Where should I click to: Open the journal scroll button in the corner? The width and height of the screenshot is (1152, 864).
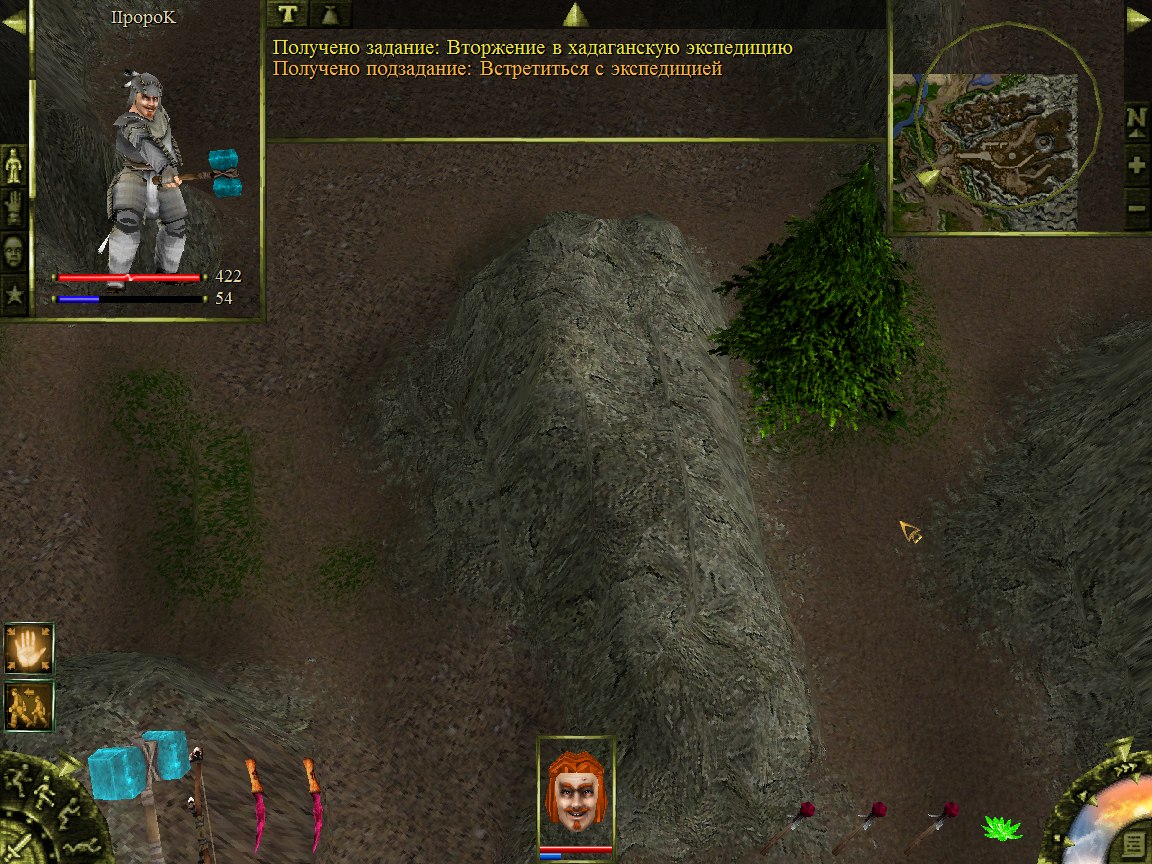(1131, 841)
